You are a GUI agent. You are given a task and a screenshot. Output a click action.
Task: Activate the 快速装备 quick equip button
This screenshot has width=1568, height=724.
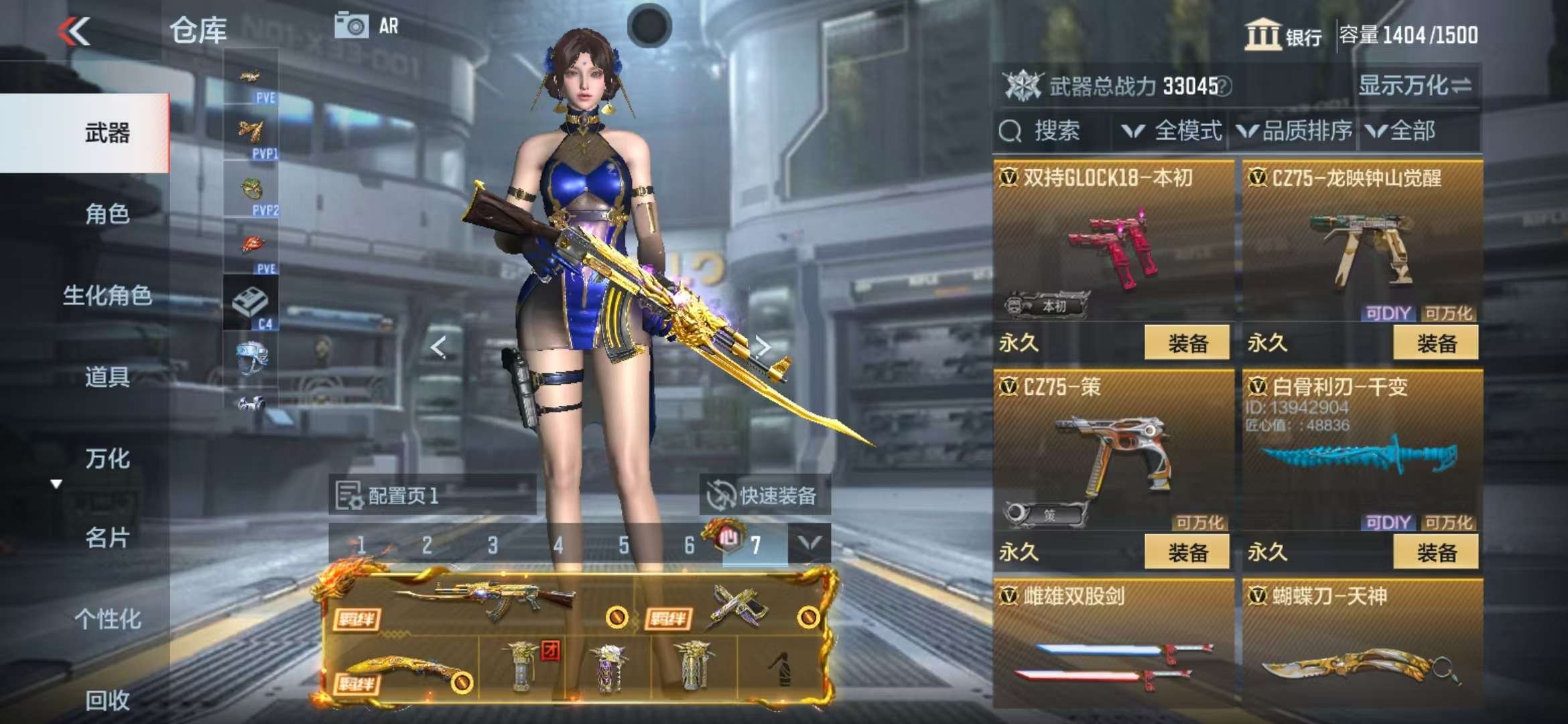(764, 496)
